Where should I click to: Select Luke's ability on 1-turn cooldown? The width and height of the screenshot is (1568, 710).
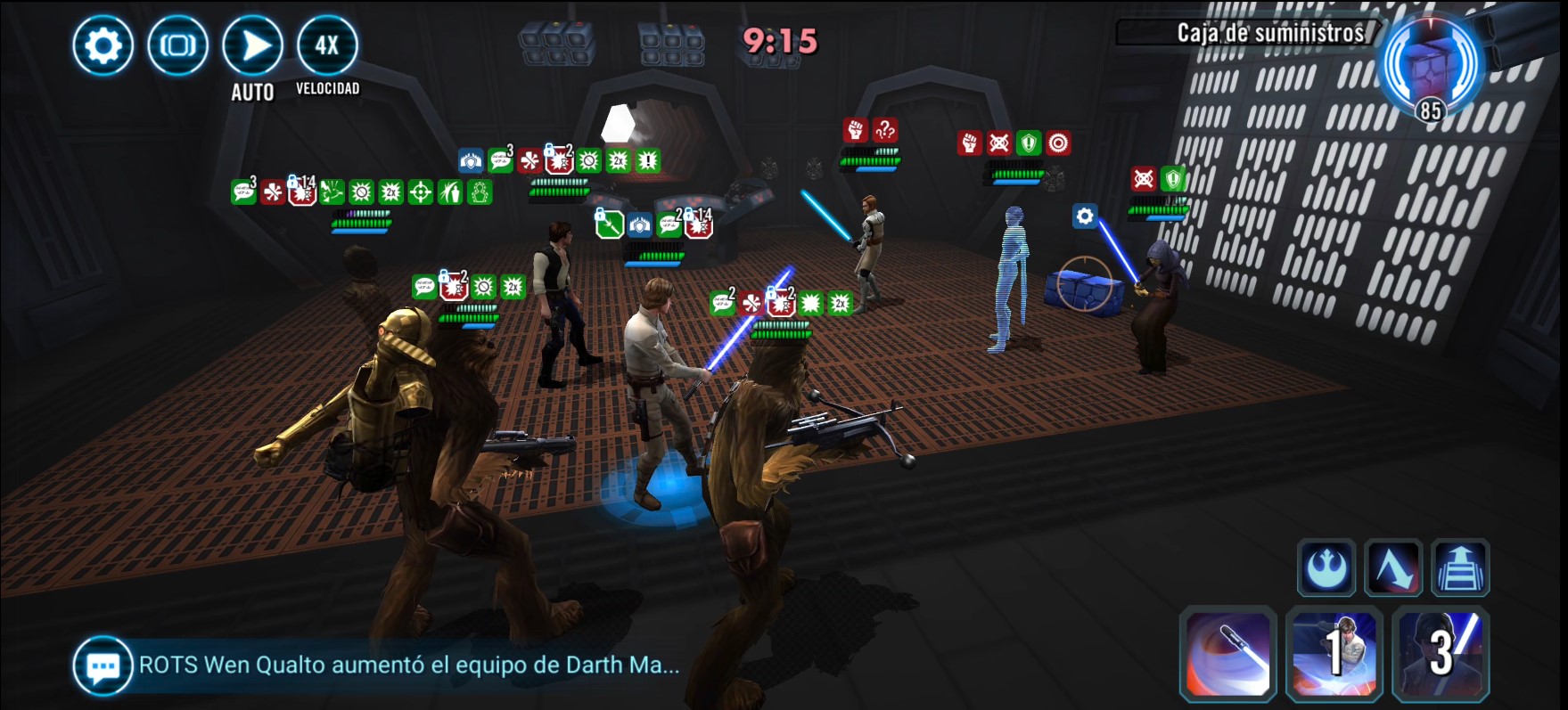pos(1334,653)
